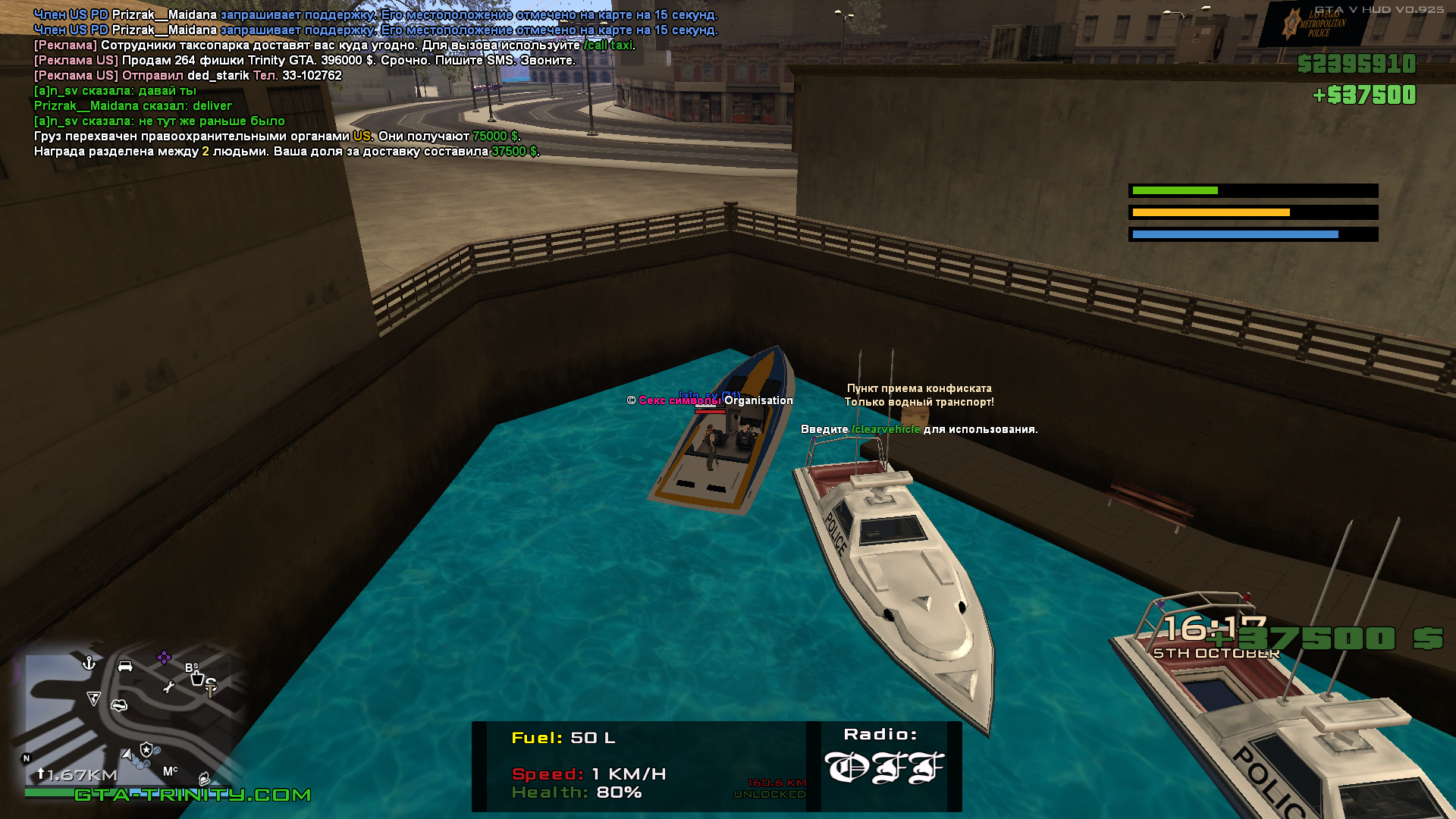Click the white player arrow on the minimap

127,755
